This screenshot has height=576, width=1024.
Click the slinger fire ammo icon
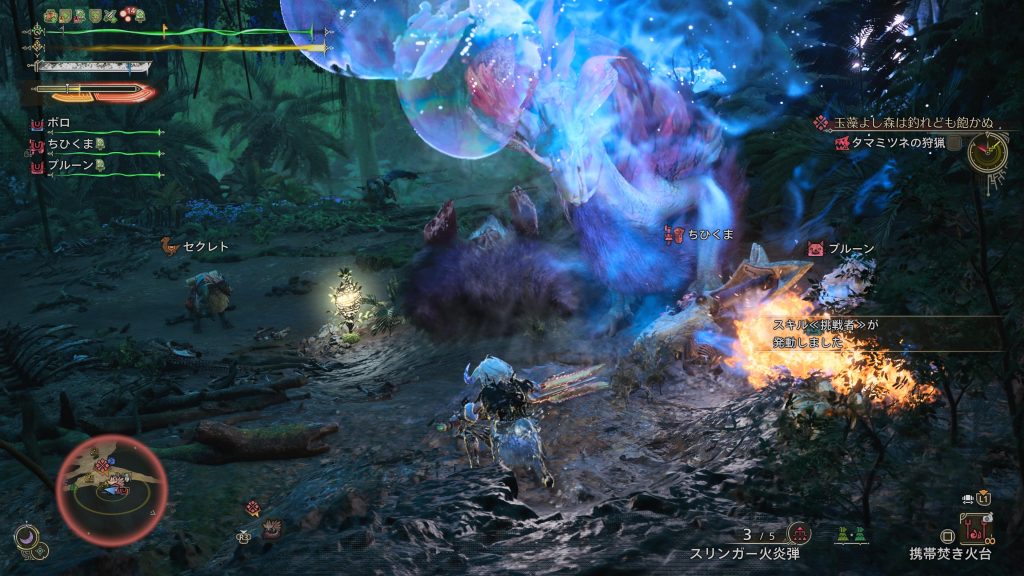(x=800, y=533)
